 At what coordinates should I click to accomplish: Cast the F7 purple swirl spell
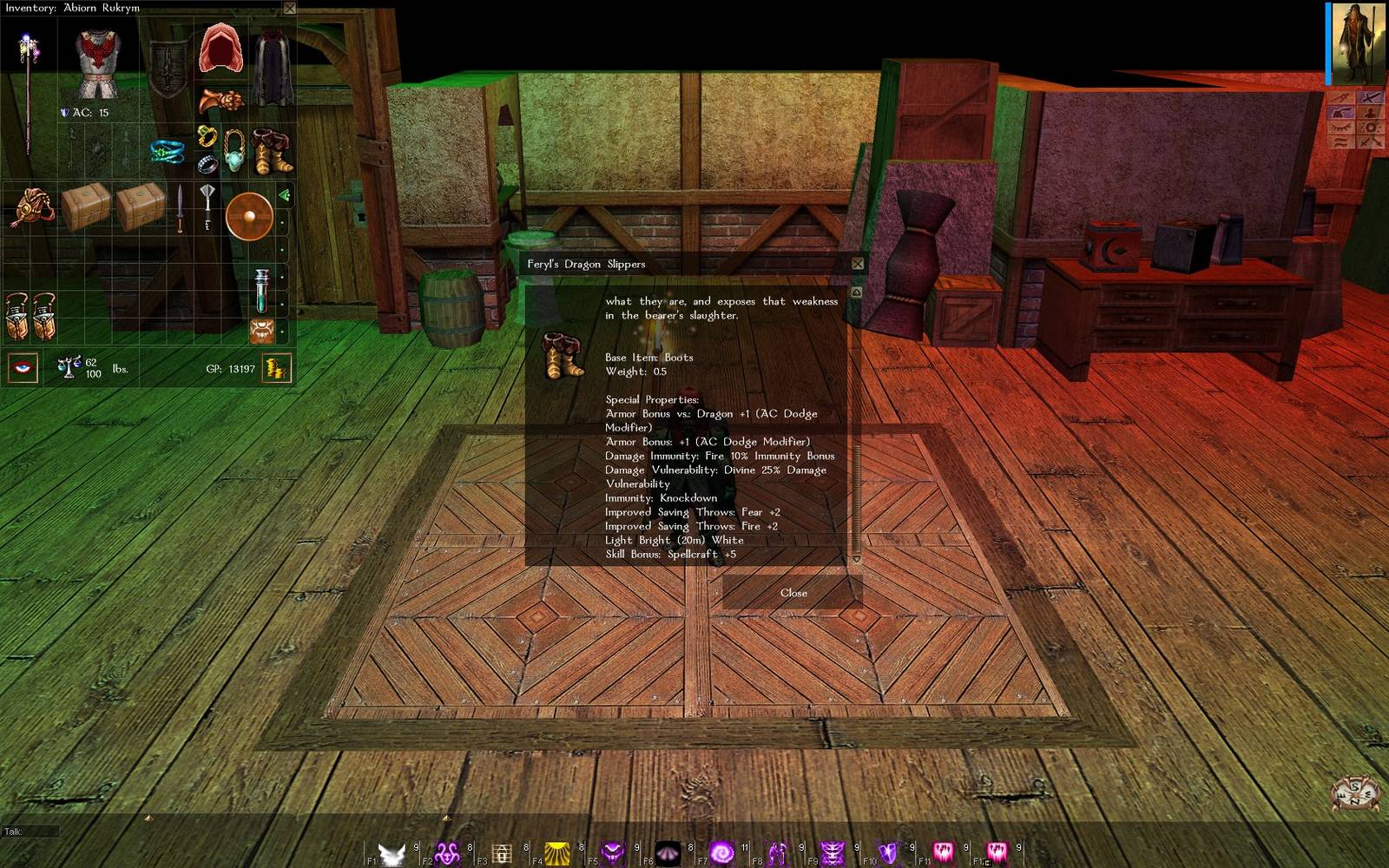(x=722, y=854)
